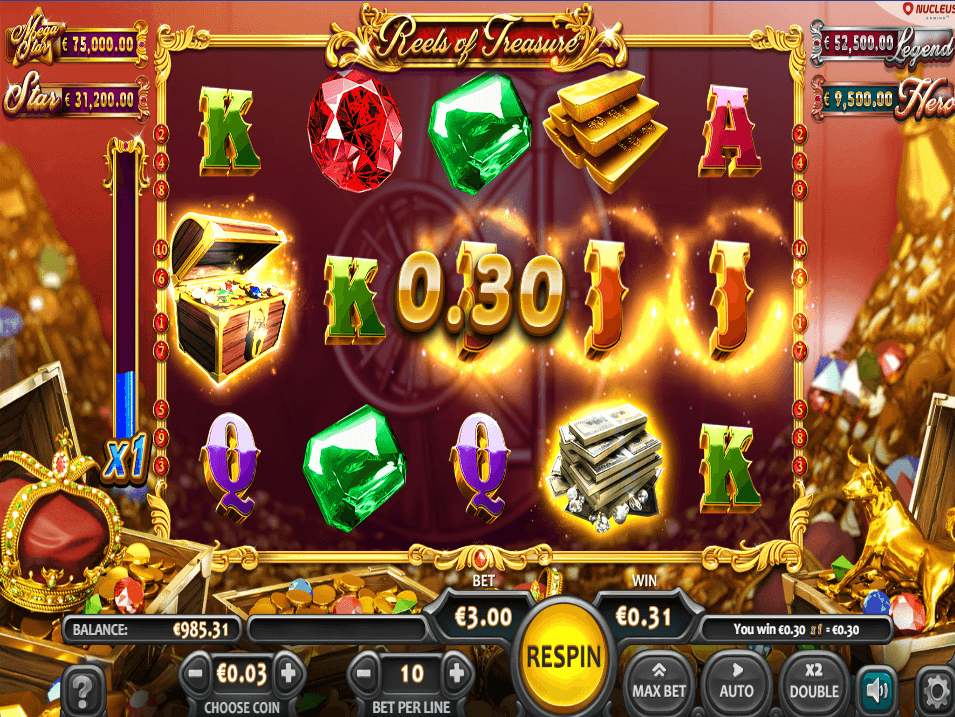Viewport: 955px width, 717px height.
Task: Toggle the sound speaker icon
Action: pos(877,689)
